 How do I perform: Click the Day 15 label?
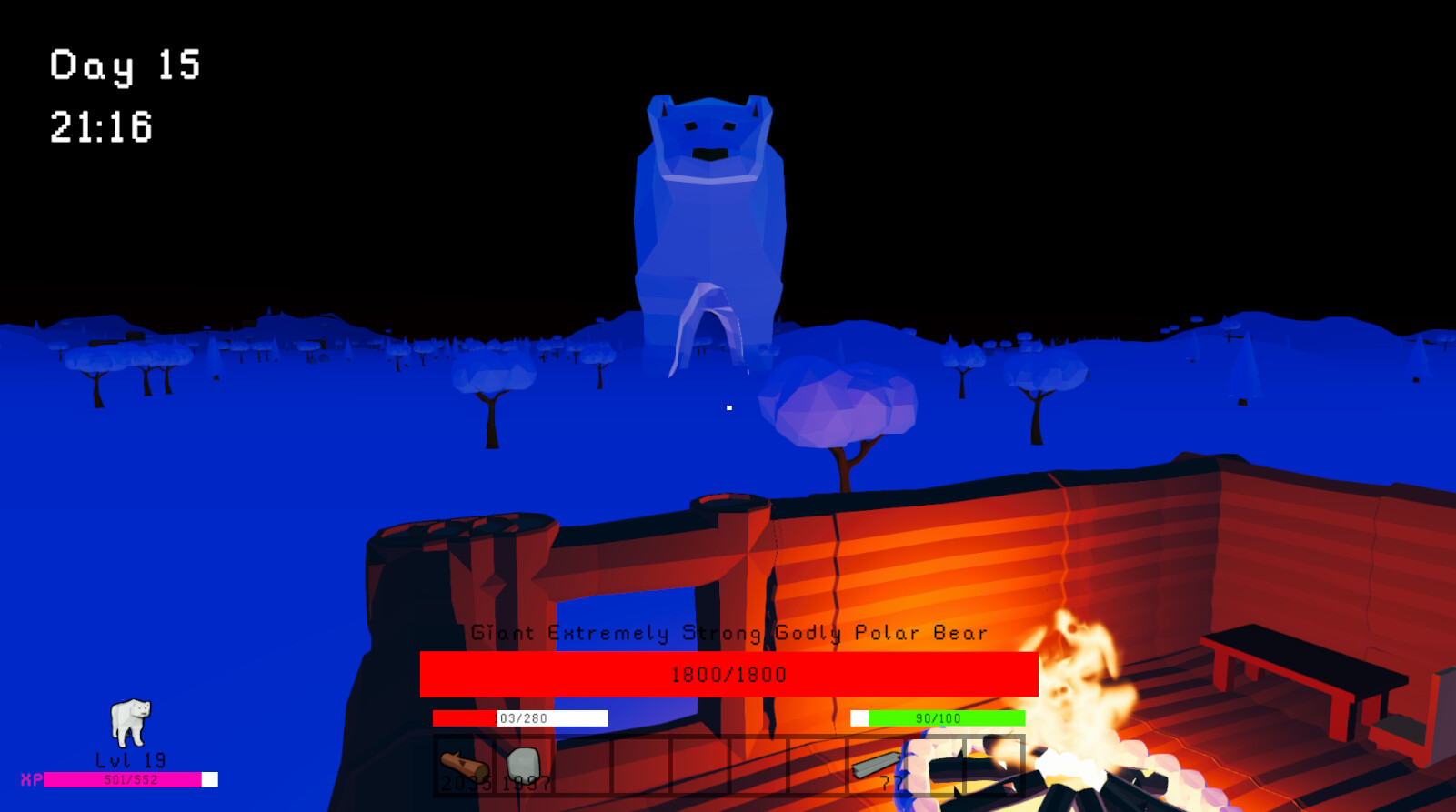[125, 65]
